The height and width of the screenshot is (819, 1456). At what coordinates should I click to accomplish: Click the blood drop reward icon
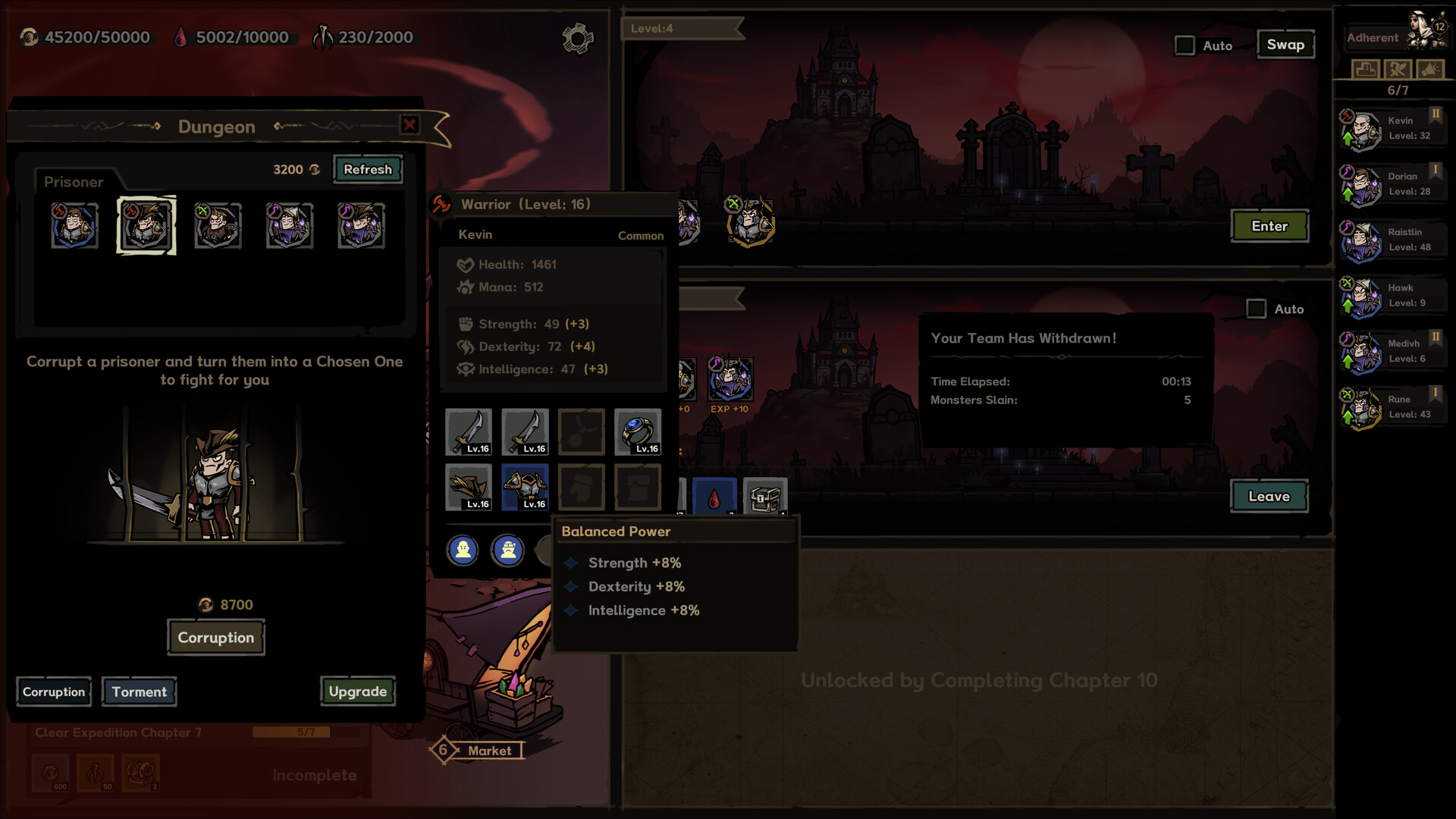[x=714, y=497]
